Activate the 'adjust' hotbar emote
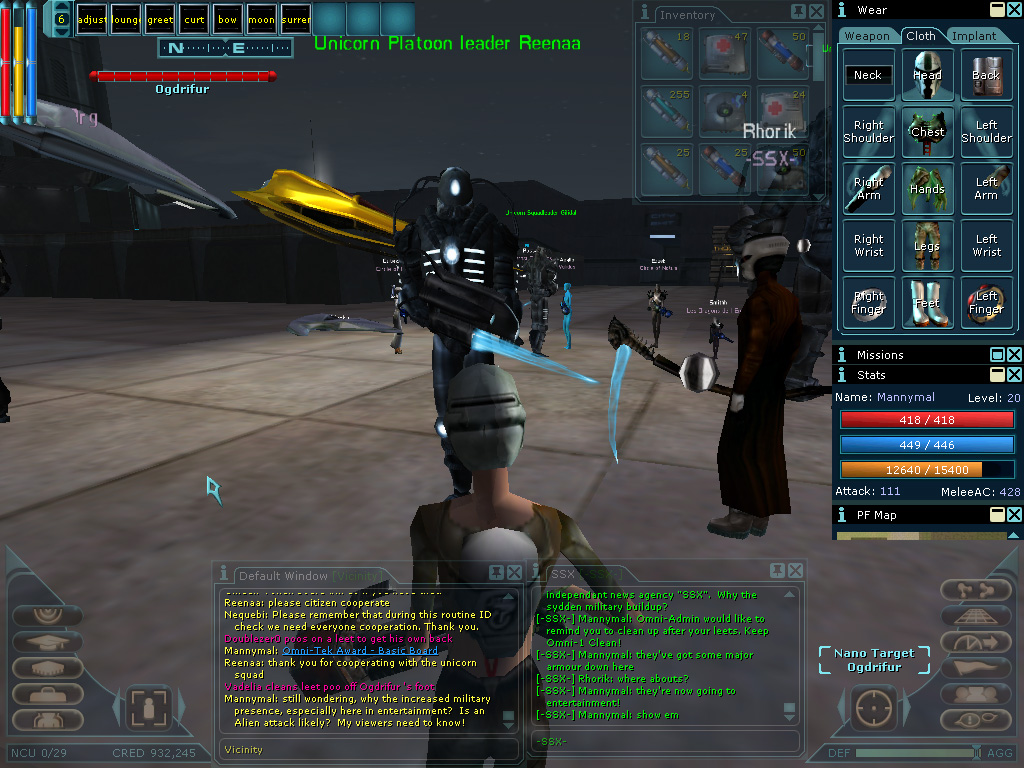Viewport: 1024px width, 768px height. [91, 19]
